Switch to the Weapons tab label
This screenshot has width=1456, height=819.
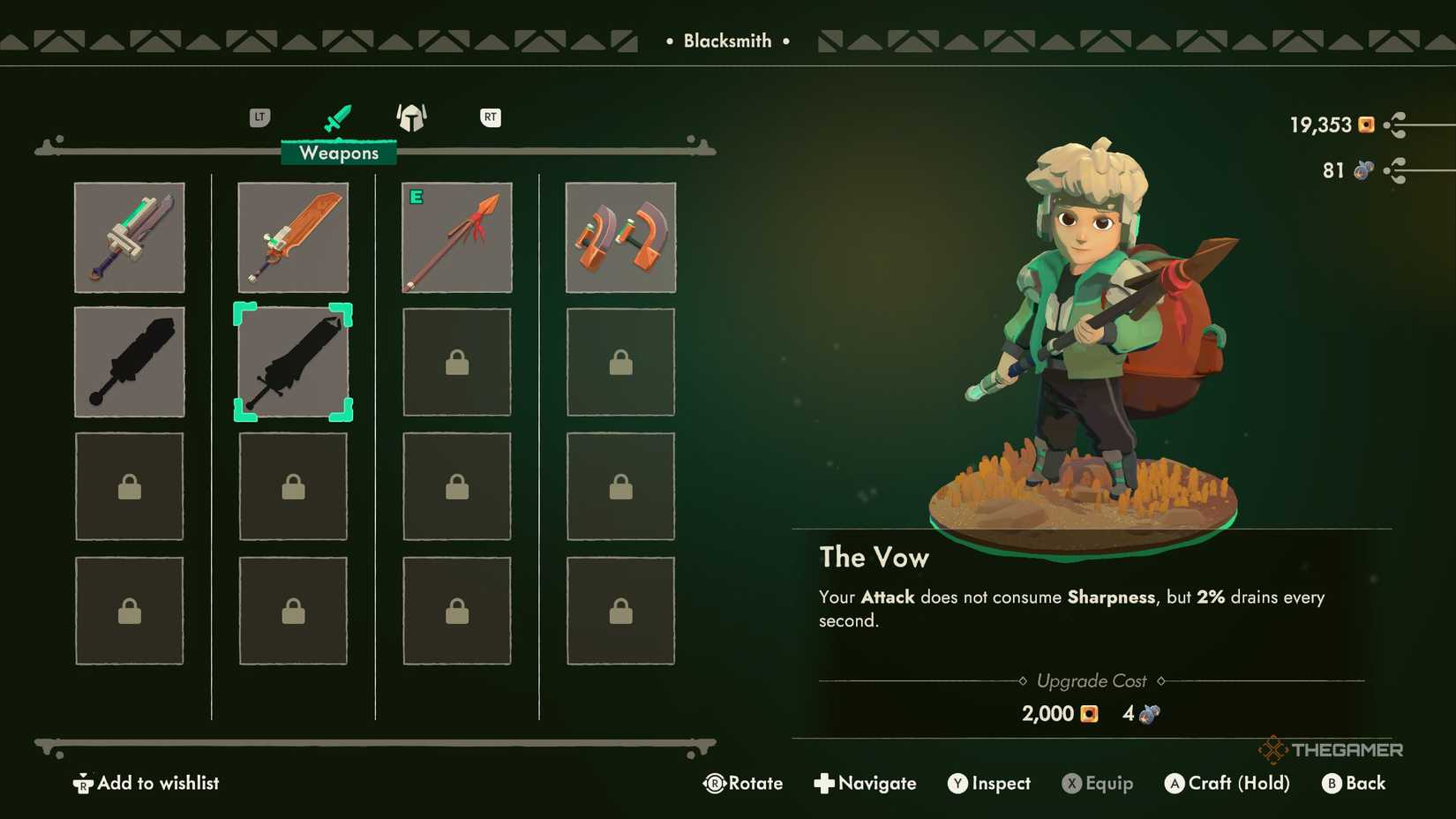(338, 153)
